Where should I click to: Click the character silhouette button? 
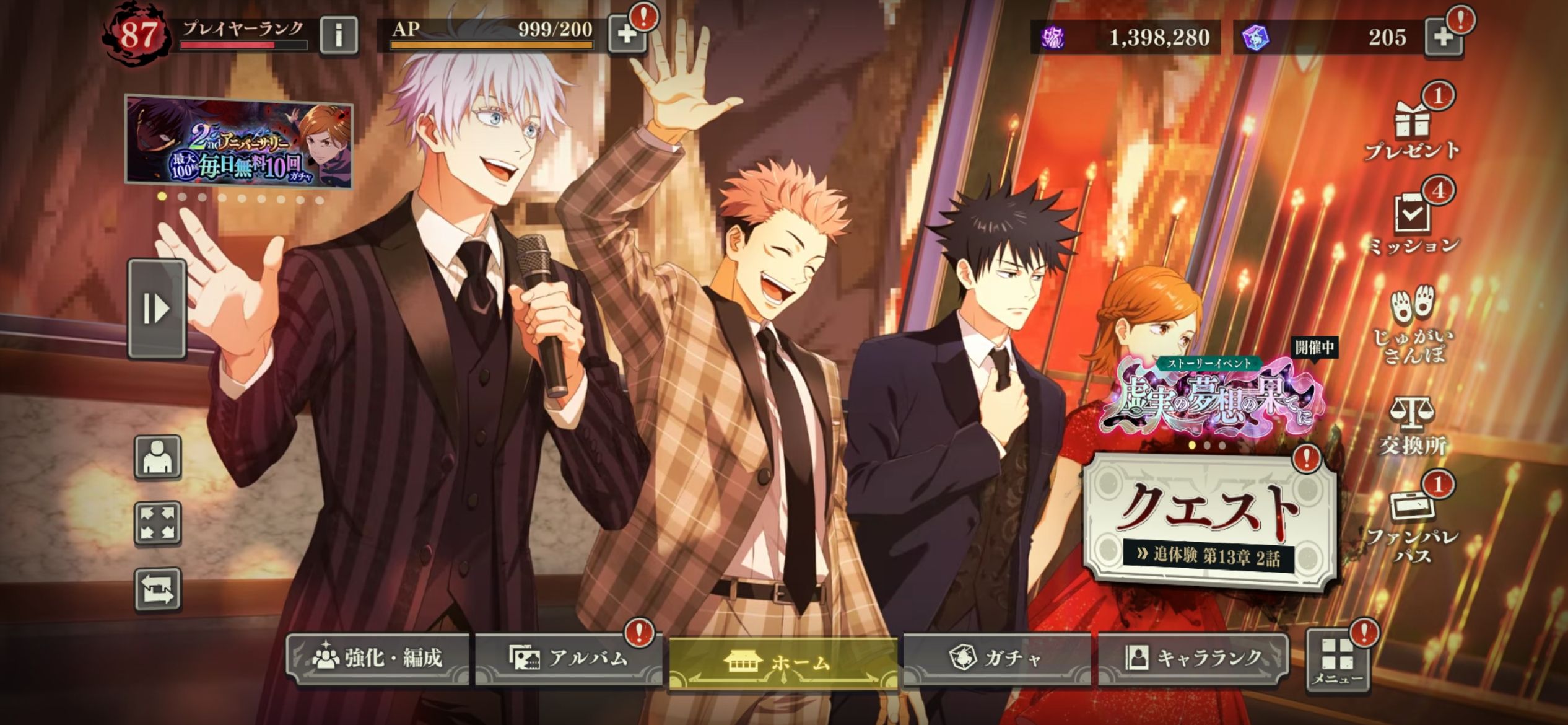point(158,457)
